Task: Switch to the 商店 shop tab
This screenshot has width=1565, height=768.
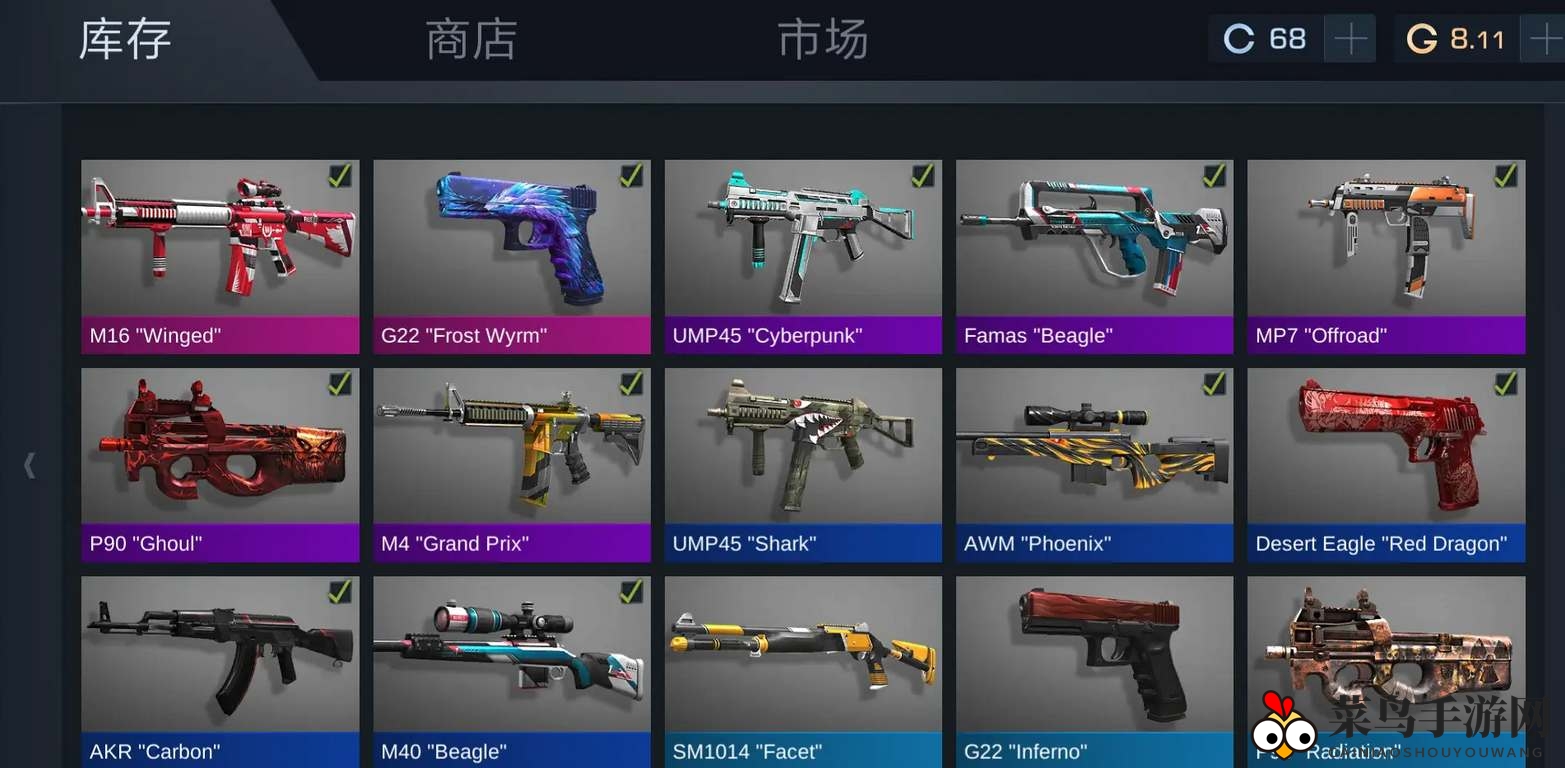Action: (x=471, y=41)
